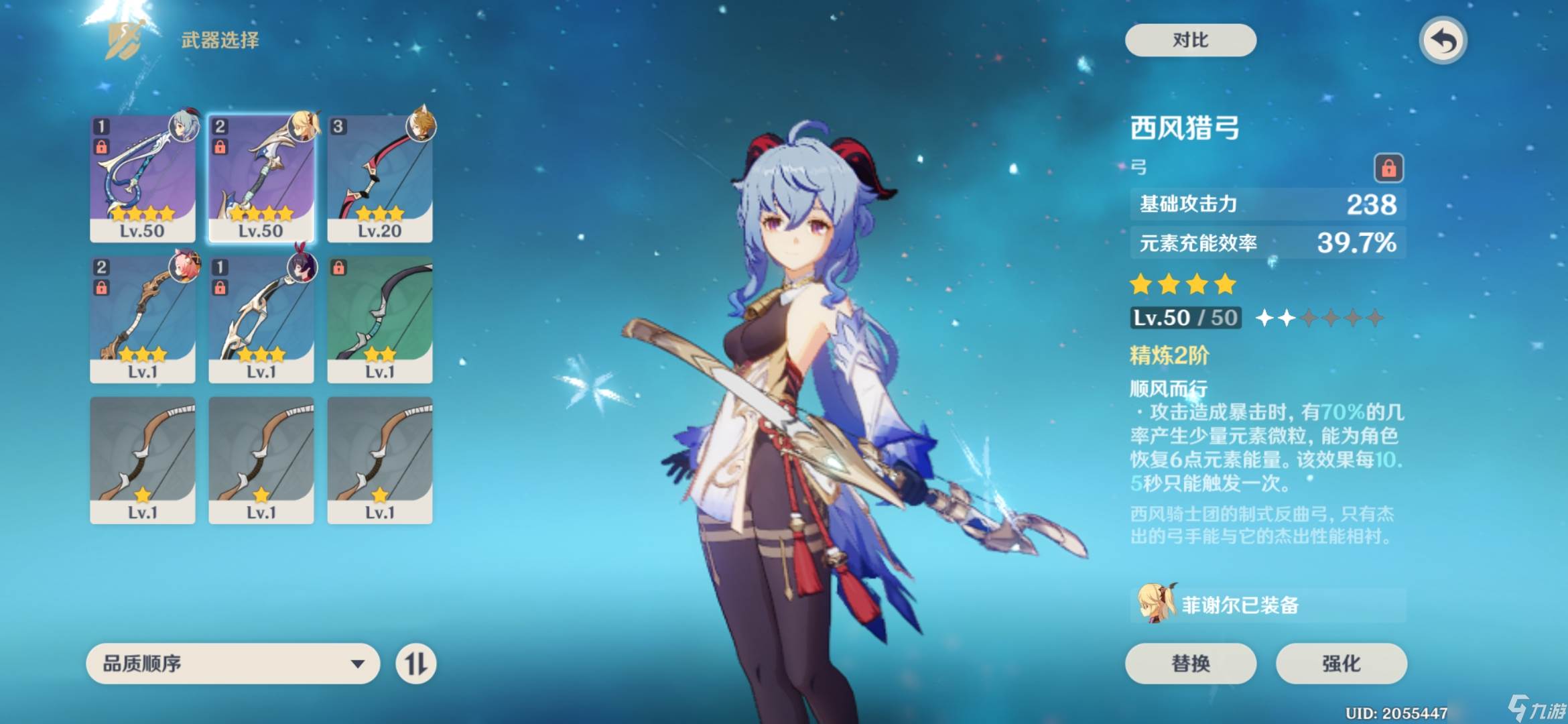
Task: Open 强化 weapon enhancement
Action: [x=1341, y=663]
